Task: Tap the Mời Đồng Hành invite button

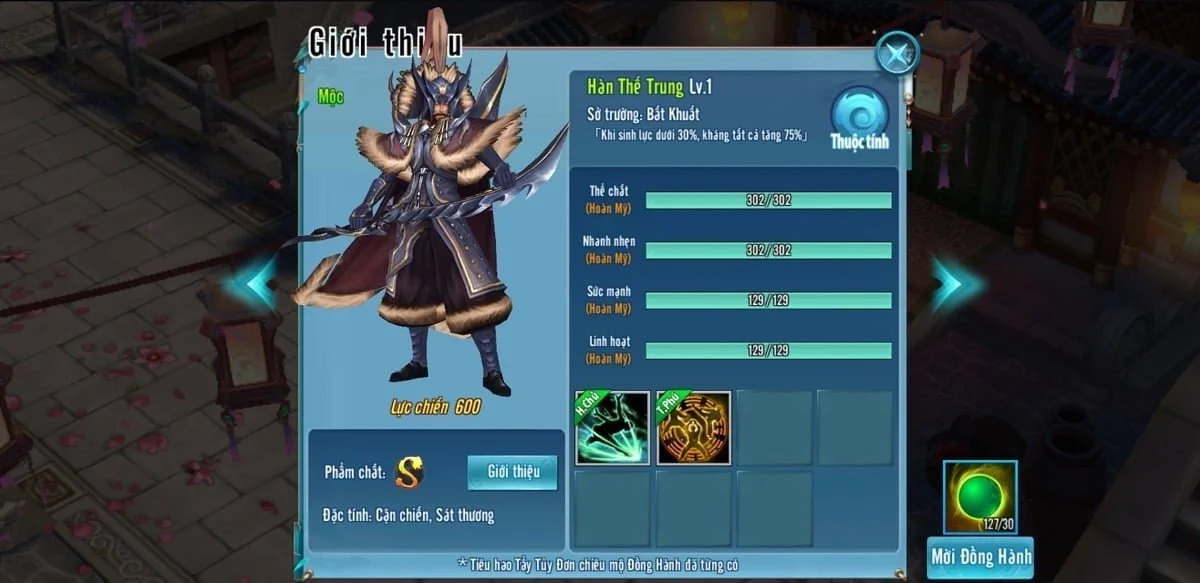Action: [979, 557]
